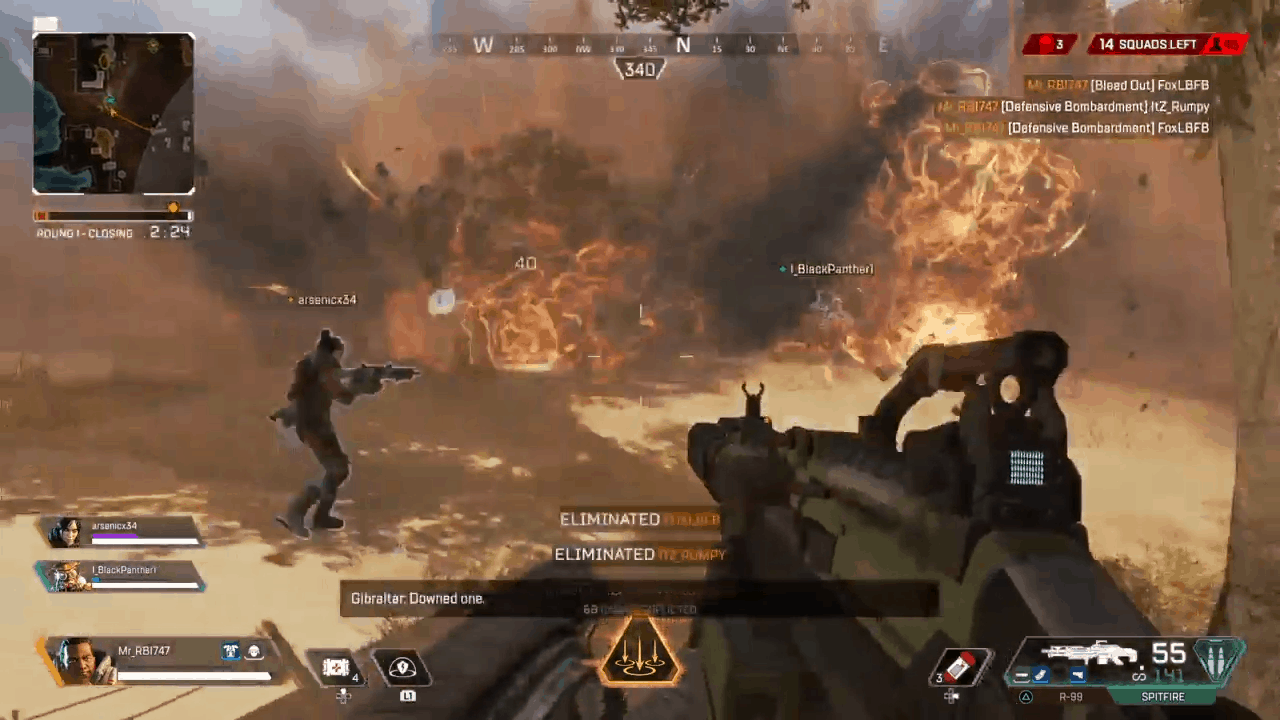The image size is (1280, 720).
Task: Click the kill counter icon showing 3
Action: point(1047,44)
